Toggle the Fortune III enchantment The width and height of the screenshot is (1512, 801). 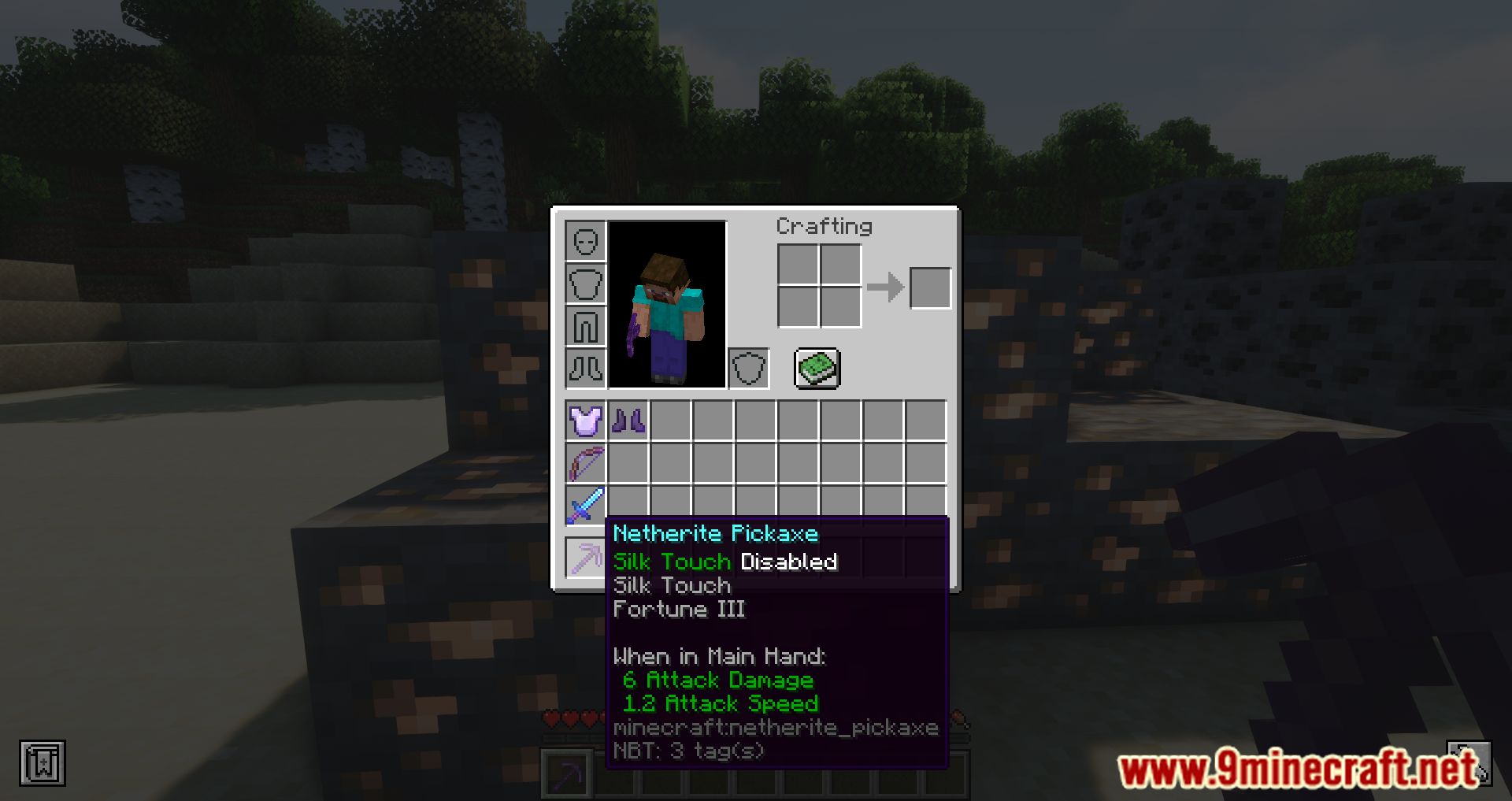click(x=680, y=609)
